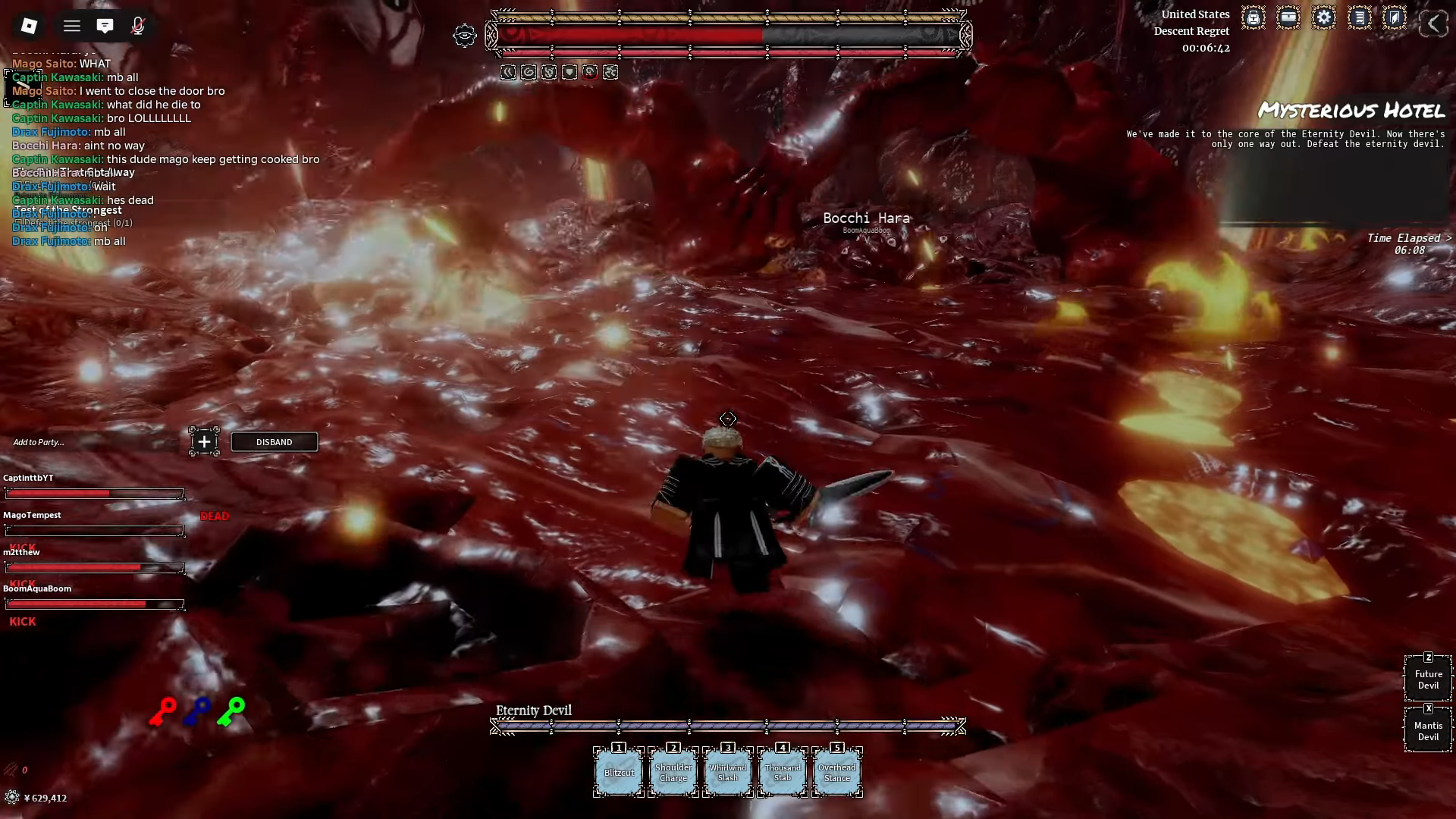
Task: Toggle the Roblox chat window
Action: [x=105, y=27]
